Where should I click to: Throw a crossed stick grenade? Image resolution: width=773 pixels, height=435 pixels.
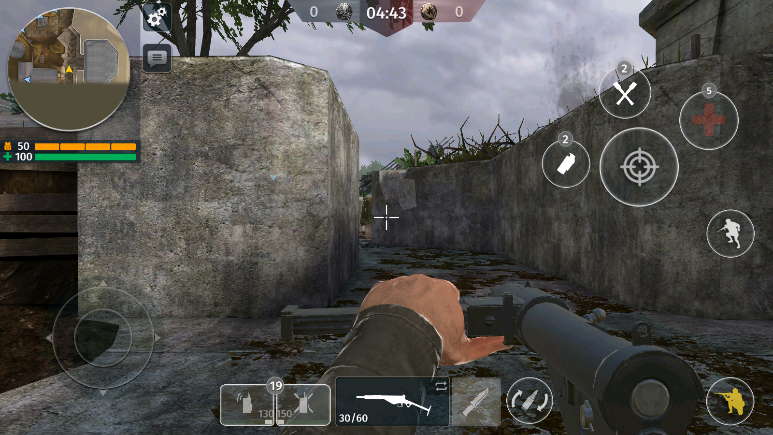(x=625, y=94)
